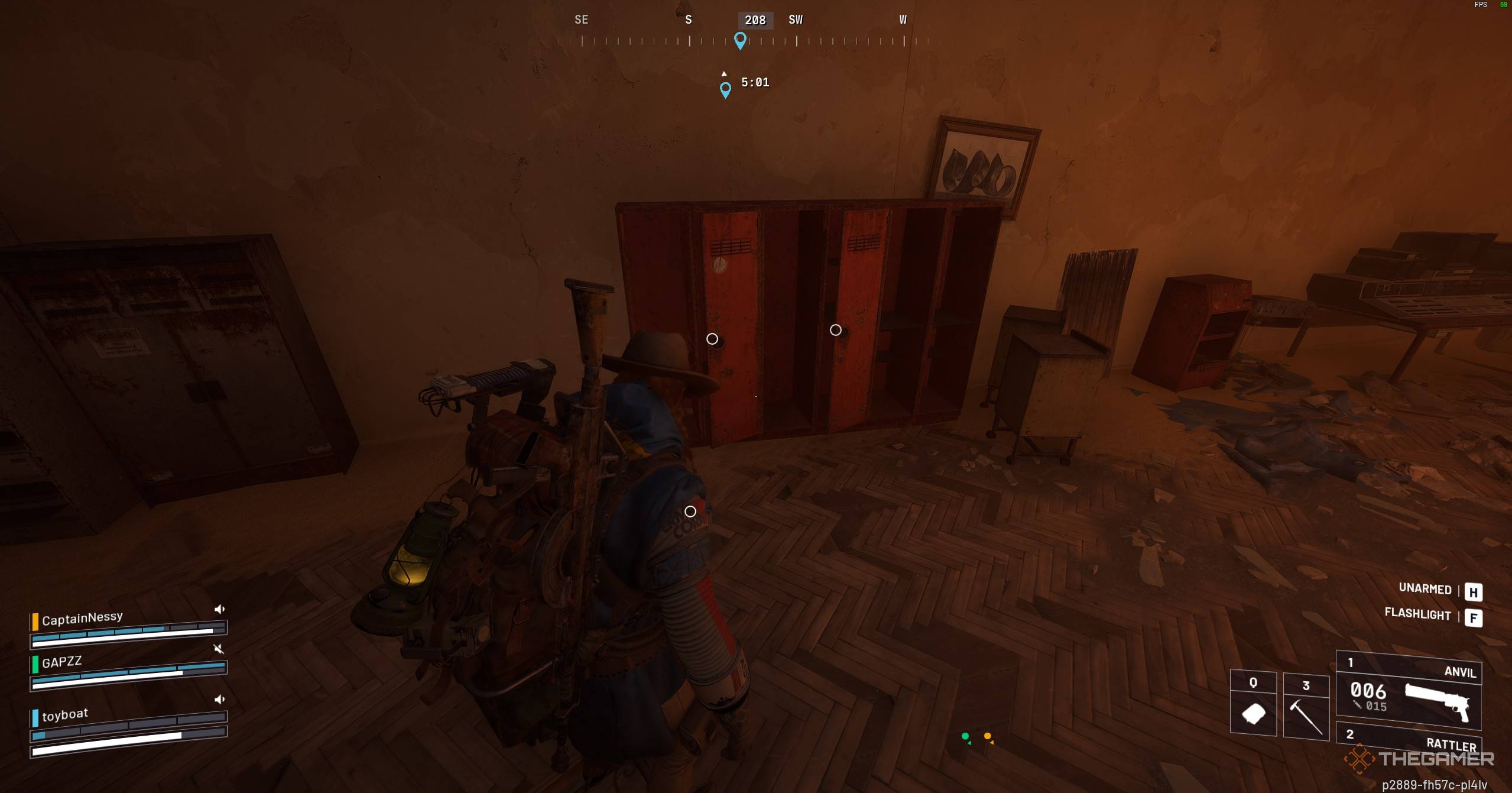Image resolution: width=1512 pixels, height=793 pixels.
Task: Select the bandage icon in quick slot Q
Action: pyautogui.click(x=1254, y=713)
